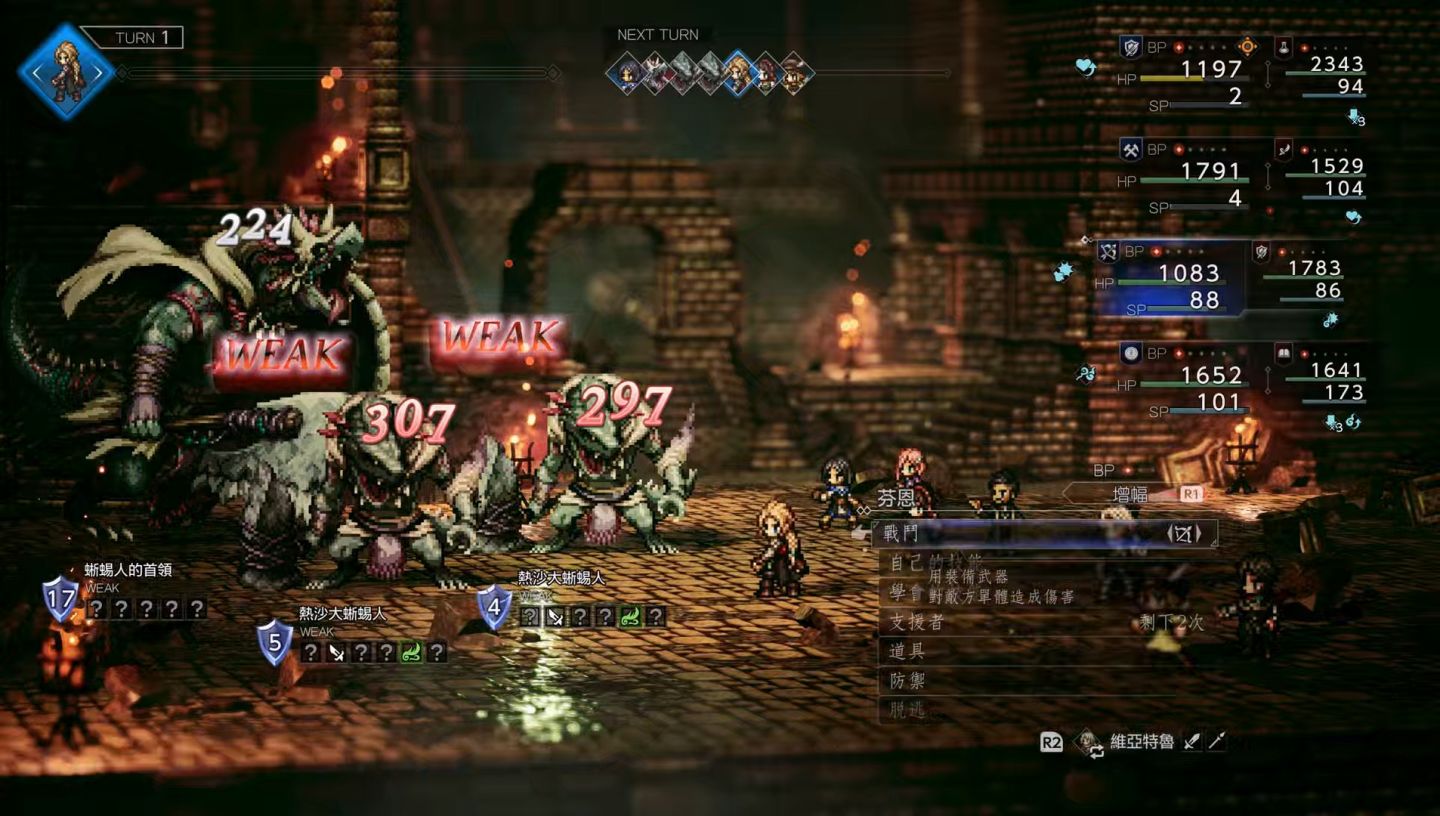This screenshot has height=816, width=1440.
Task: Cycle the weapon icon on the 戰鬥 row
Action: (x=1183, y=534)
